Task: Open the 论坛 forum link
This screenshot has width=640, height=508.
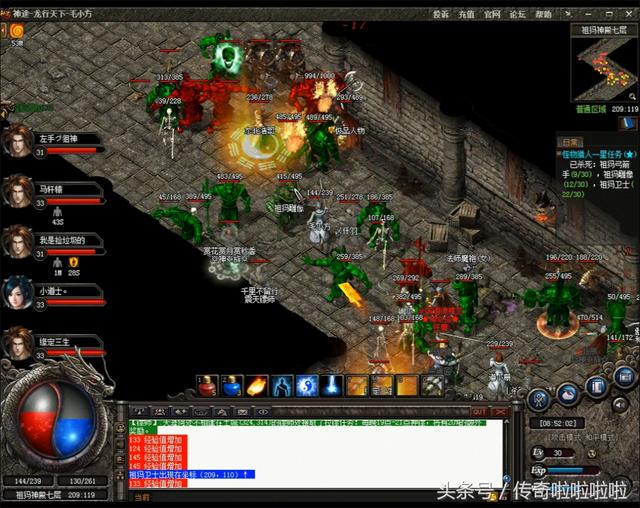Action: tap(518, 15)
